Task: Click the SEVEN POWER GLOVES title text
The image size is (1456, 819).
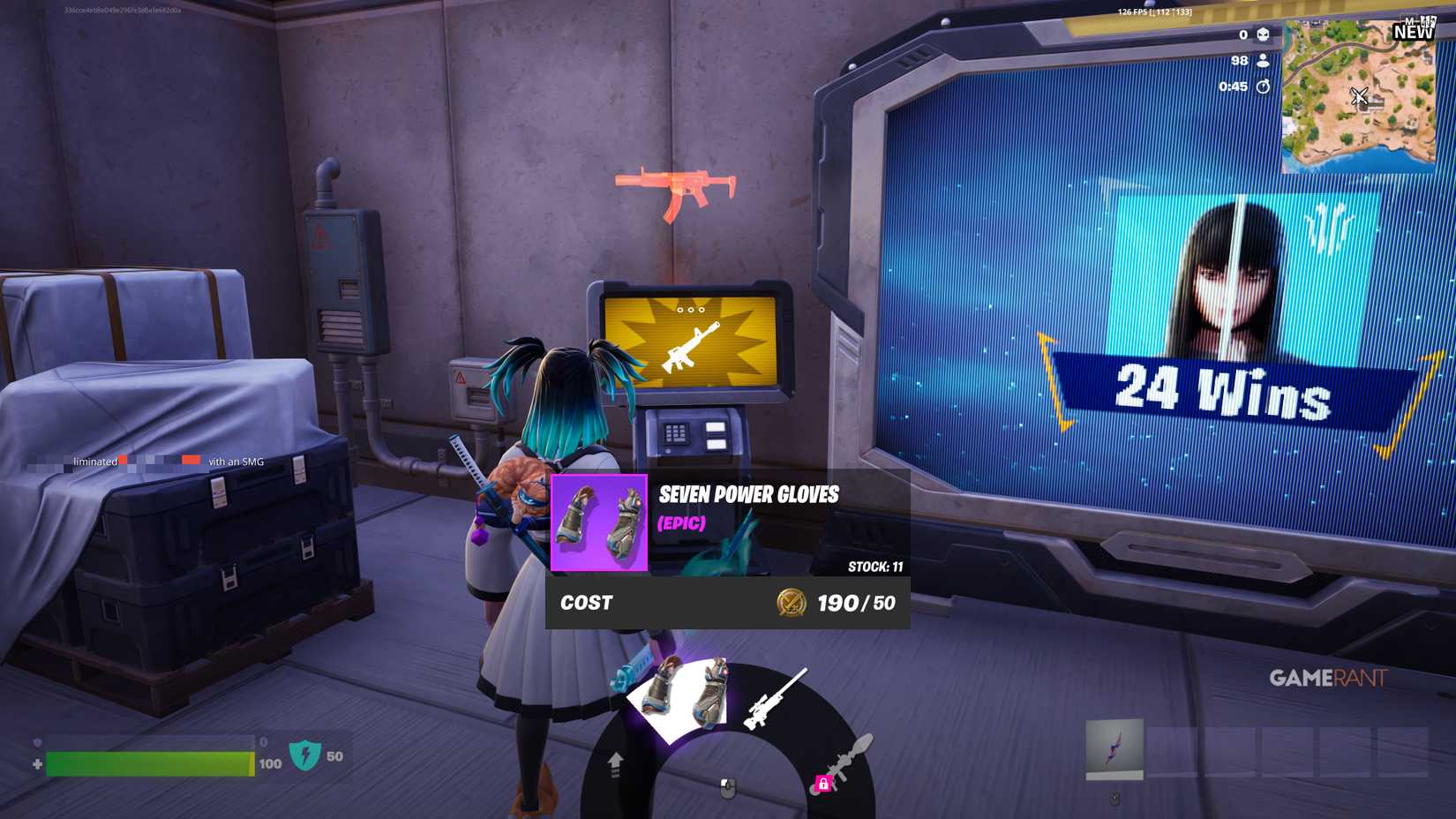Action: click(748, 495)
